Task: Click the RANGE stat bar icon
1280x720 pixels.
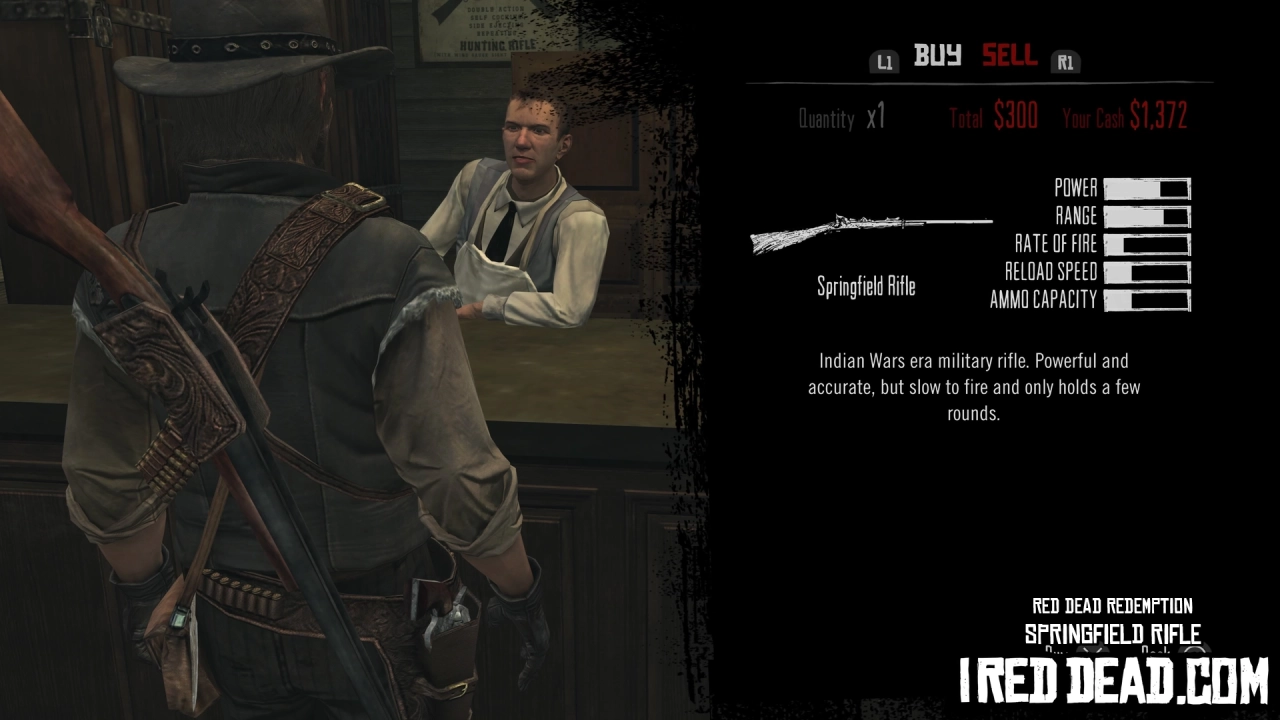Action: pos(1146,215)
